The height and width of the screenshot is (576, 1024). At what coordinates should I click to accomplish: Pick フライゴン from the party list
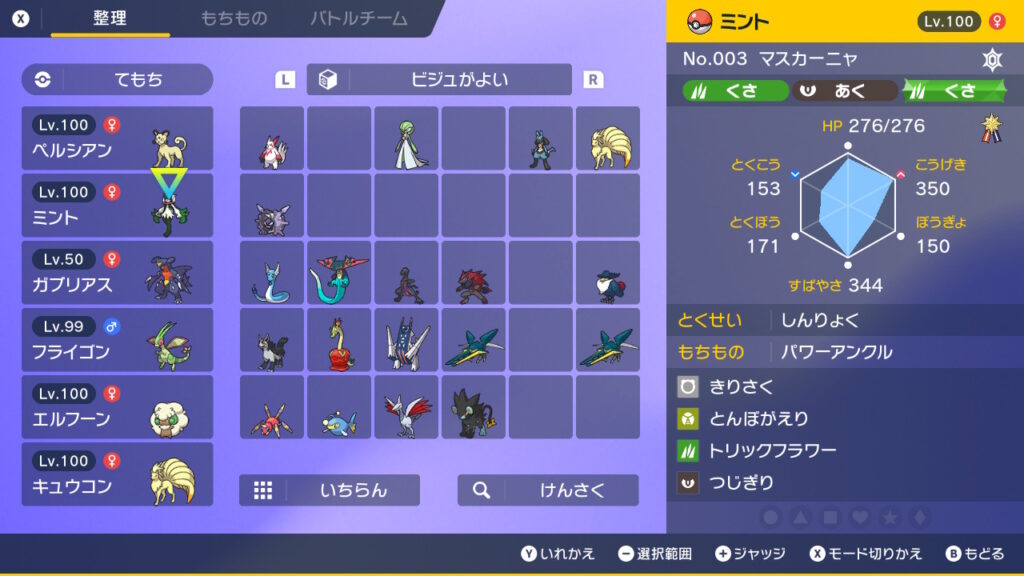coord(118,340)
